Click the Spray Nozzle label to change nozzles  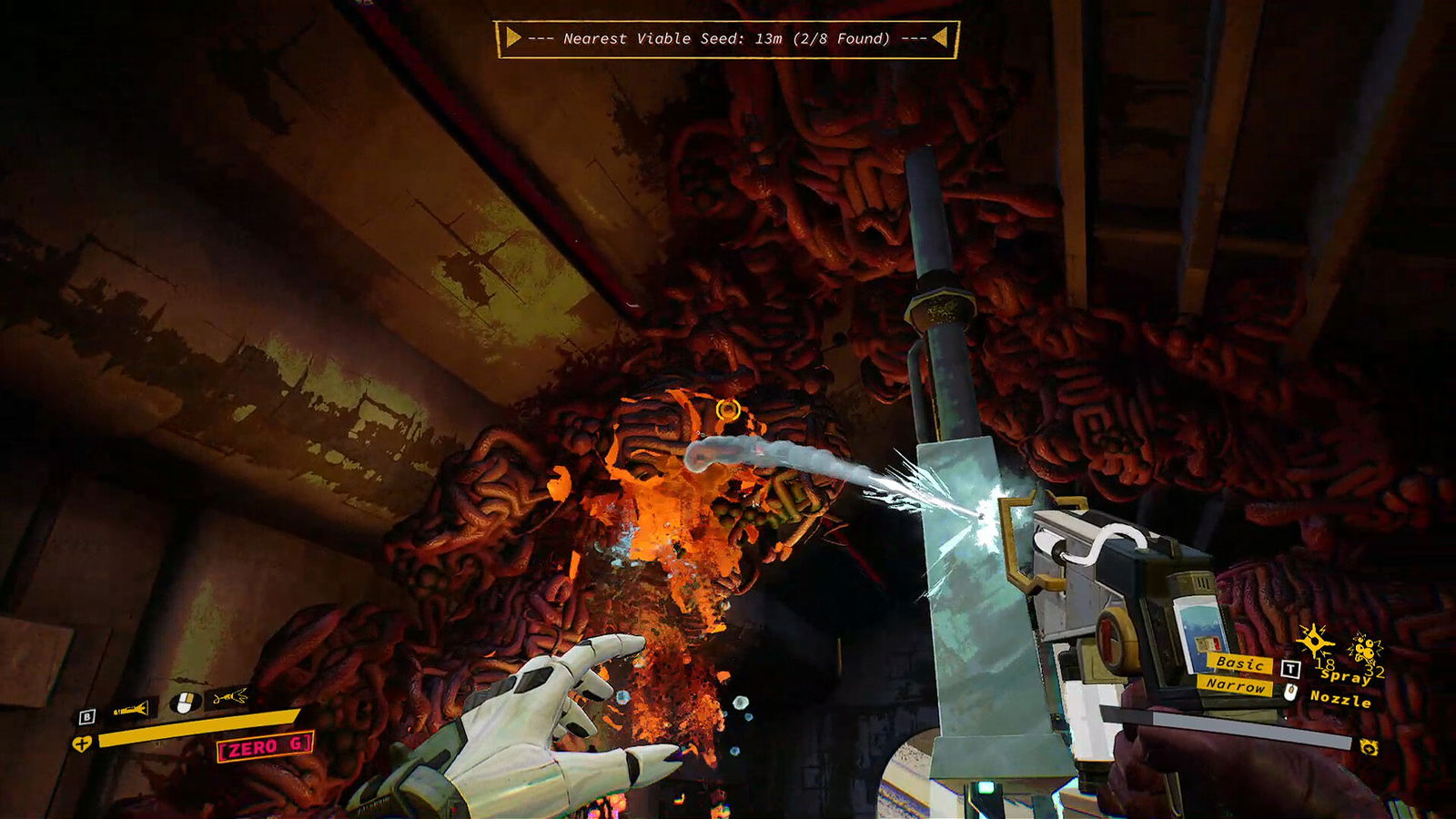pos(1342,689)
